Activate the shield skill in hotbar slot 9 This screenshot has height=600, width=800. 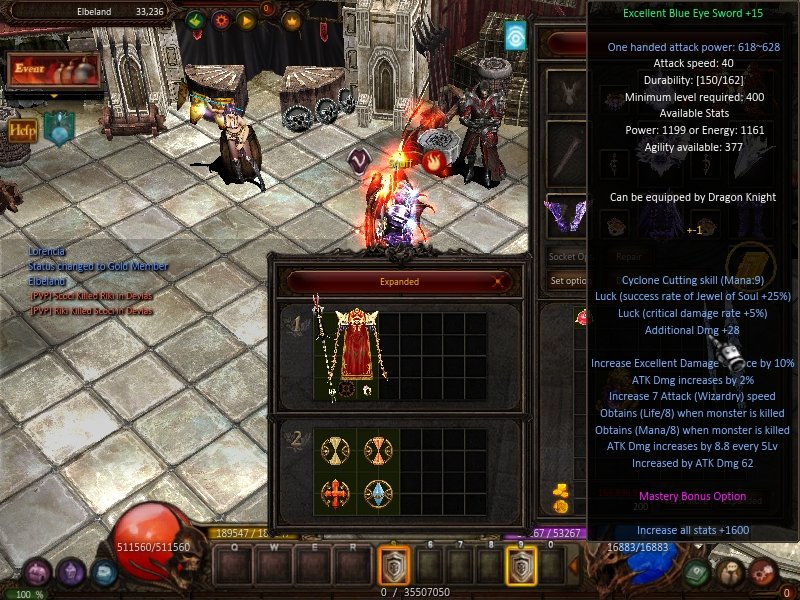pos(520,568)
